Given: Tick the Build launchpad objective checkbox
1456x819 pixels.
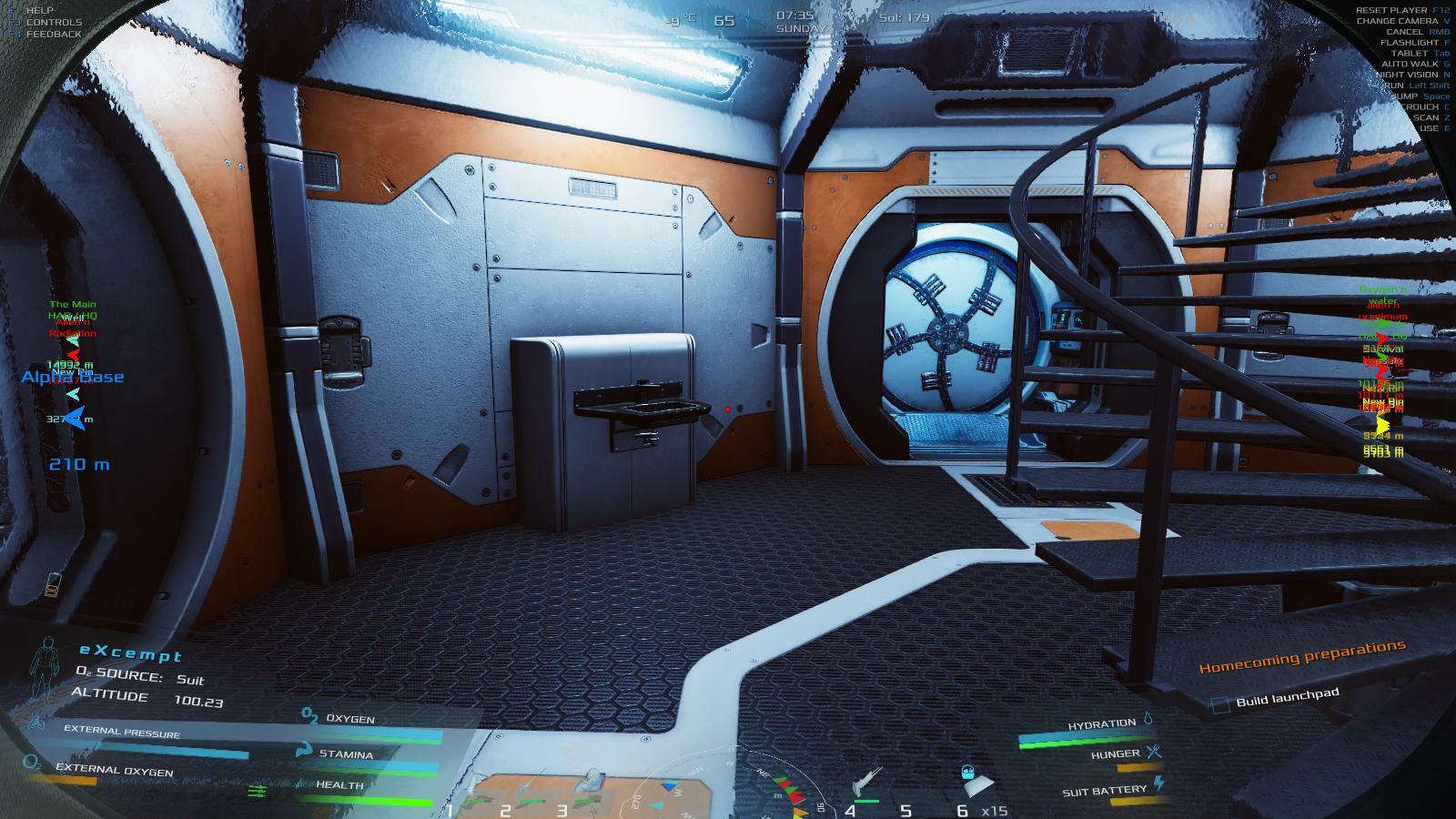Looking at the screenshot, I should click(x=1221, y=703).
